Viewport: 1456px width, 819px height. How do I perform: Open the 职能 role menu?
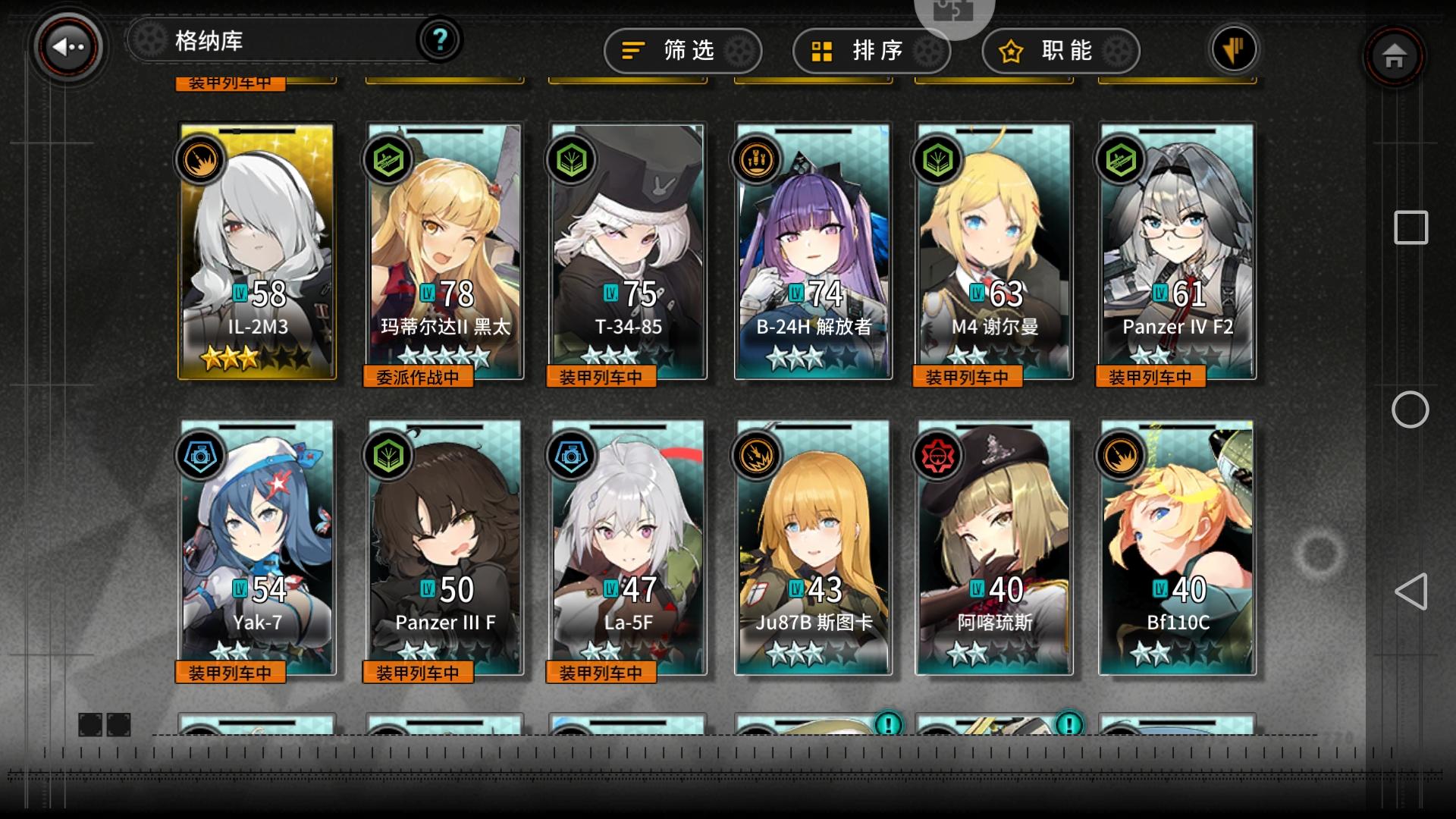[x=1061, y=50]
